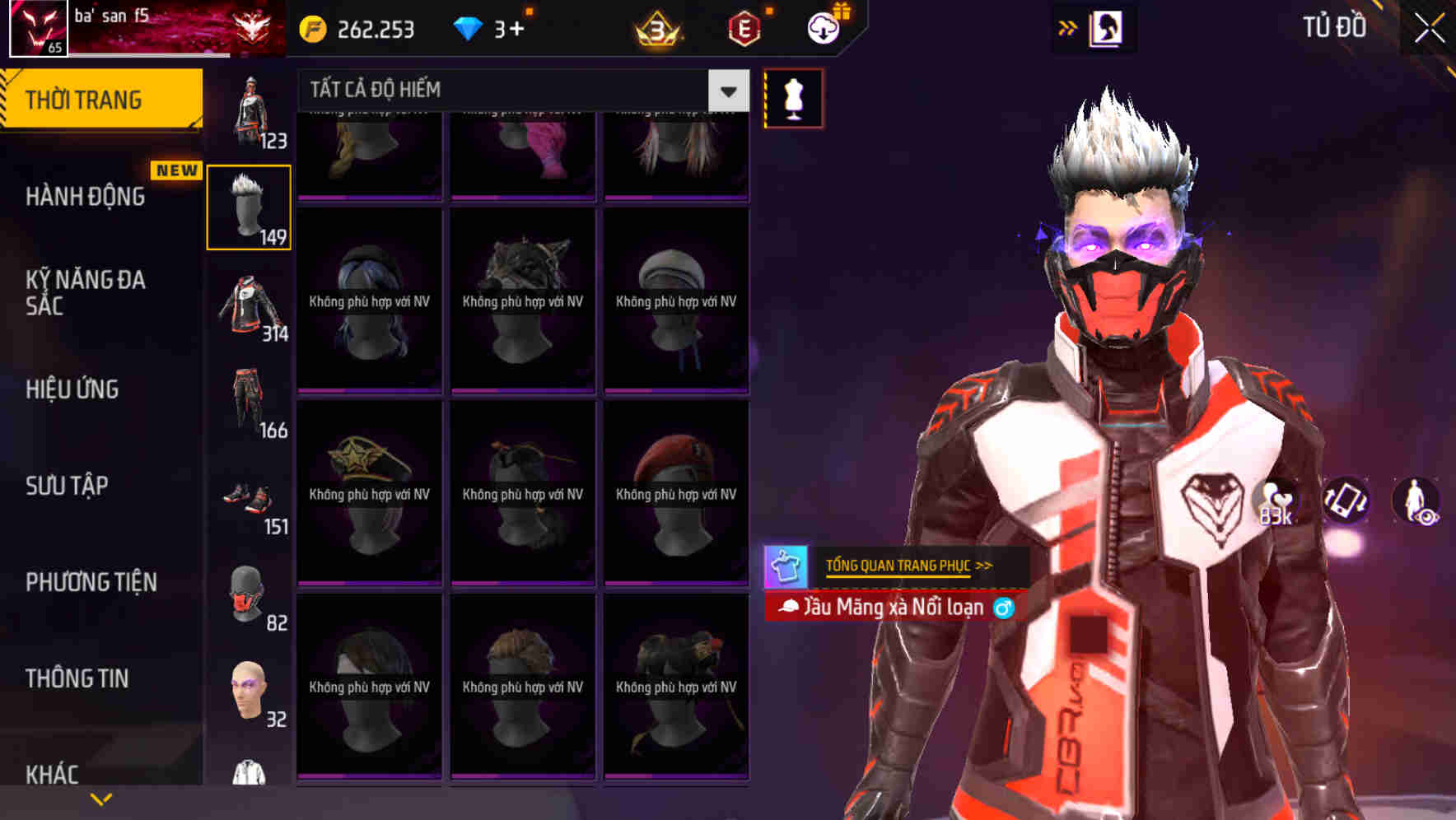This screenshot has height=820, width=1456.
Task: Open the character profile card icon near TỦ ĐỒ
Action: (x=1104, y=26)
